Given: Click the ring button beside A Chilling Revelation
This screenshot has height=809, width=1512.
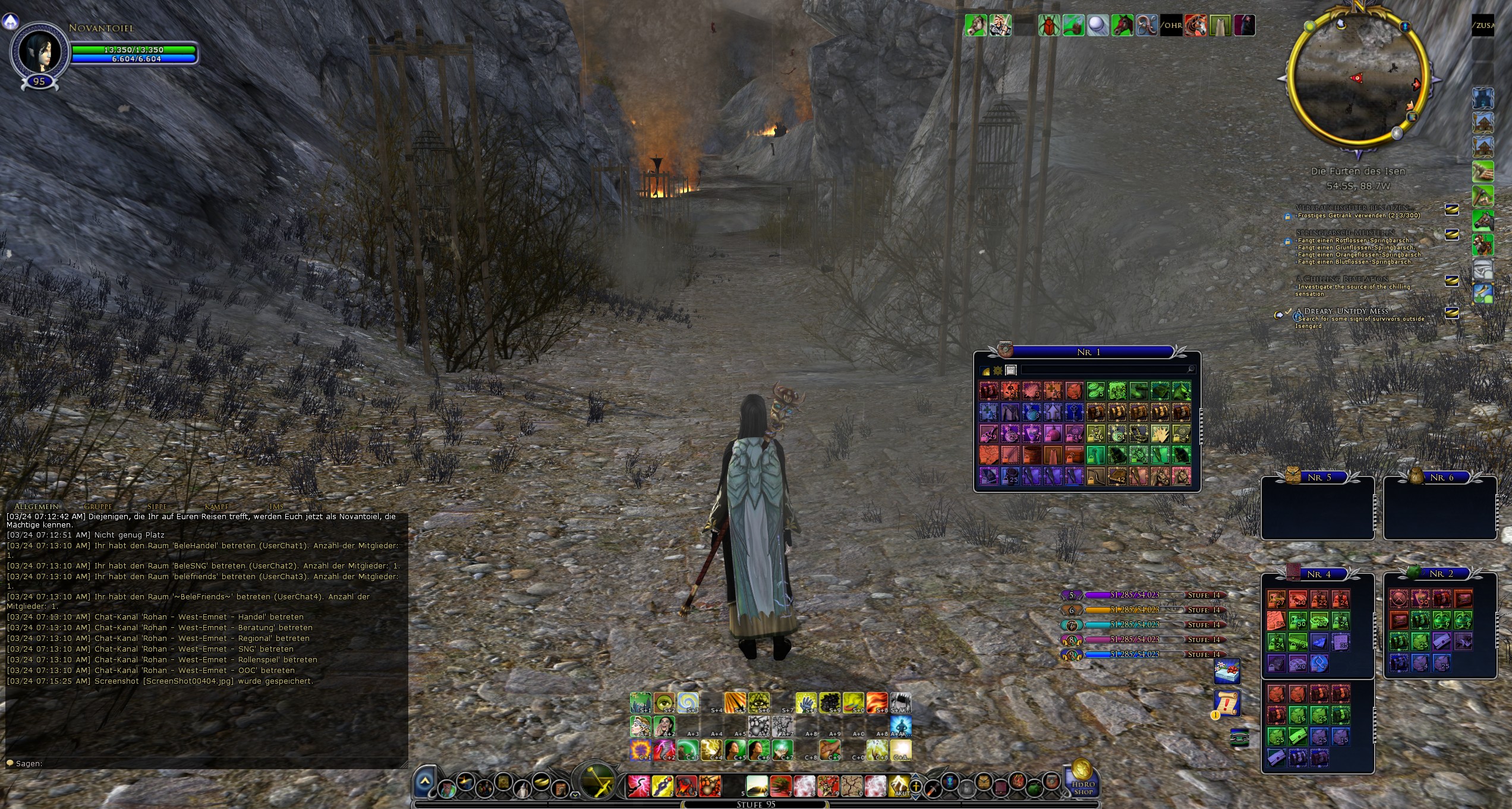Looking at the screenshot, I should (1452, 281).
